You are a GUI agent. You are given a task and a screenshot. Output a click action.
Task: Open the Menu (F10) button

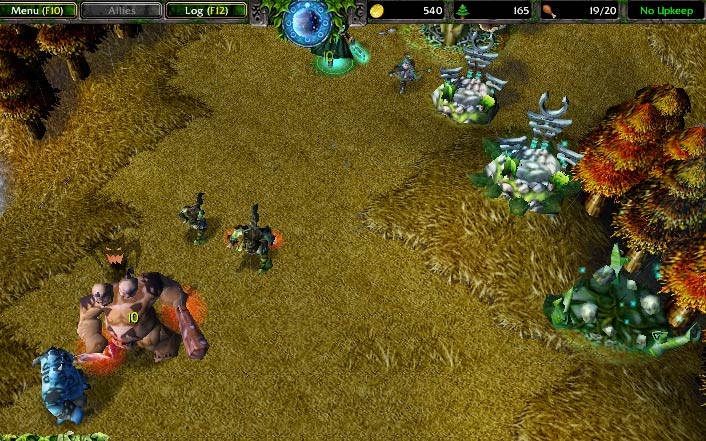(x=38, y=10)
